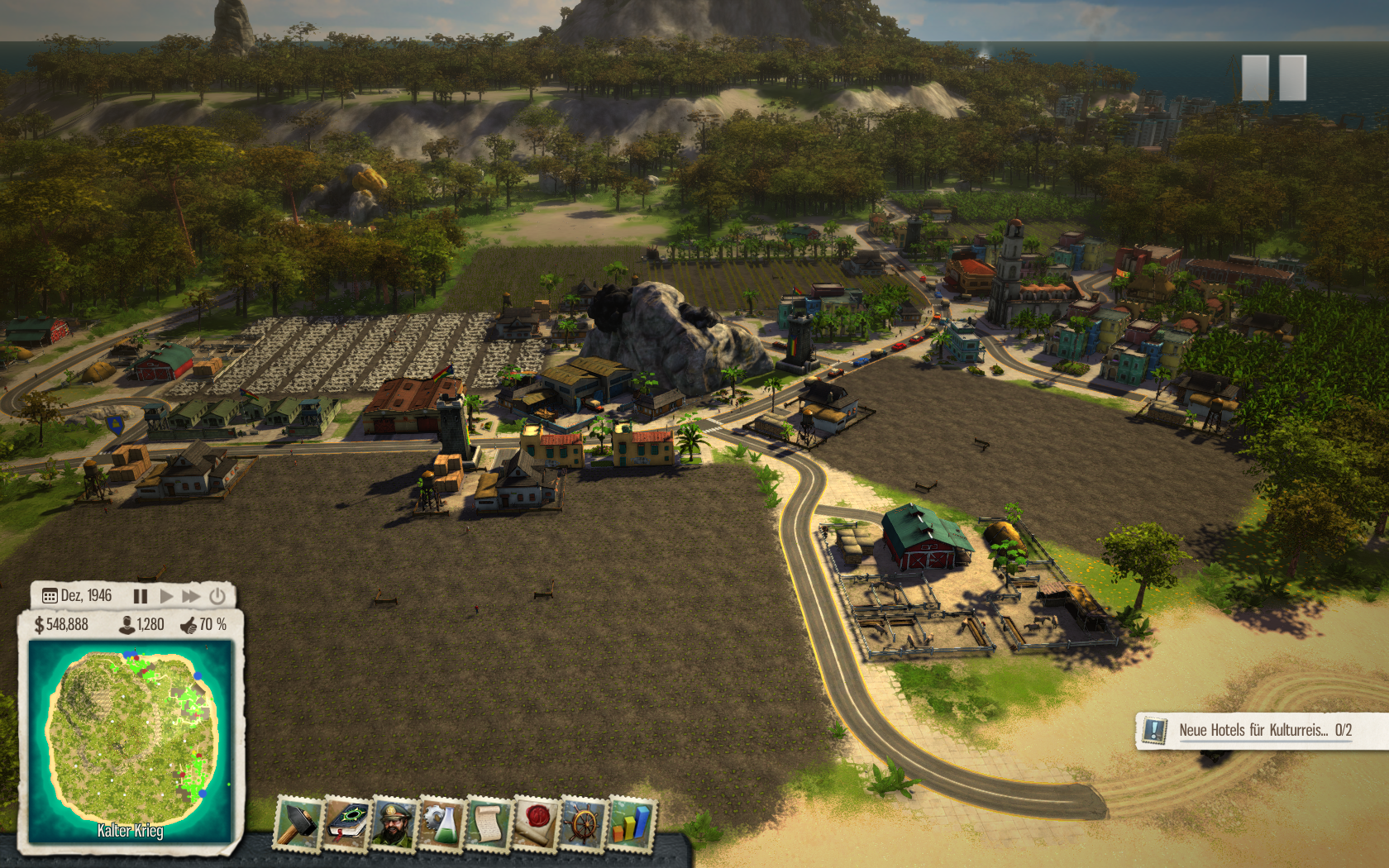Open the almanac bar chart stamp
Image resolution: width=1389 pixels, height=868 pixels.
632,823
